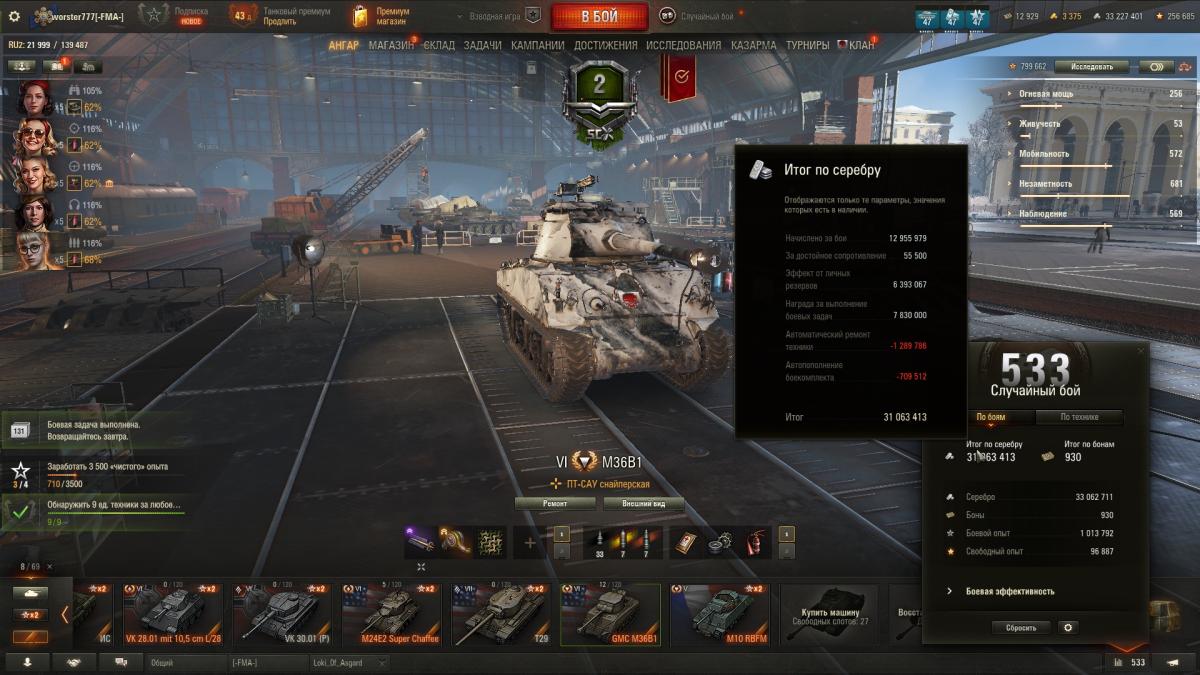The height and width of the screenshot is (675, 1200).
Task: Open the ИССЛЕДОВАНИЯ tab
Action: pyautogui.click(x=683, y=45)
